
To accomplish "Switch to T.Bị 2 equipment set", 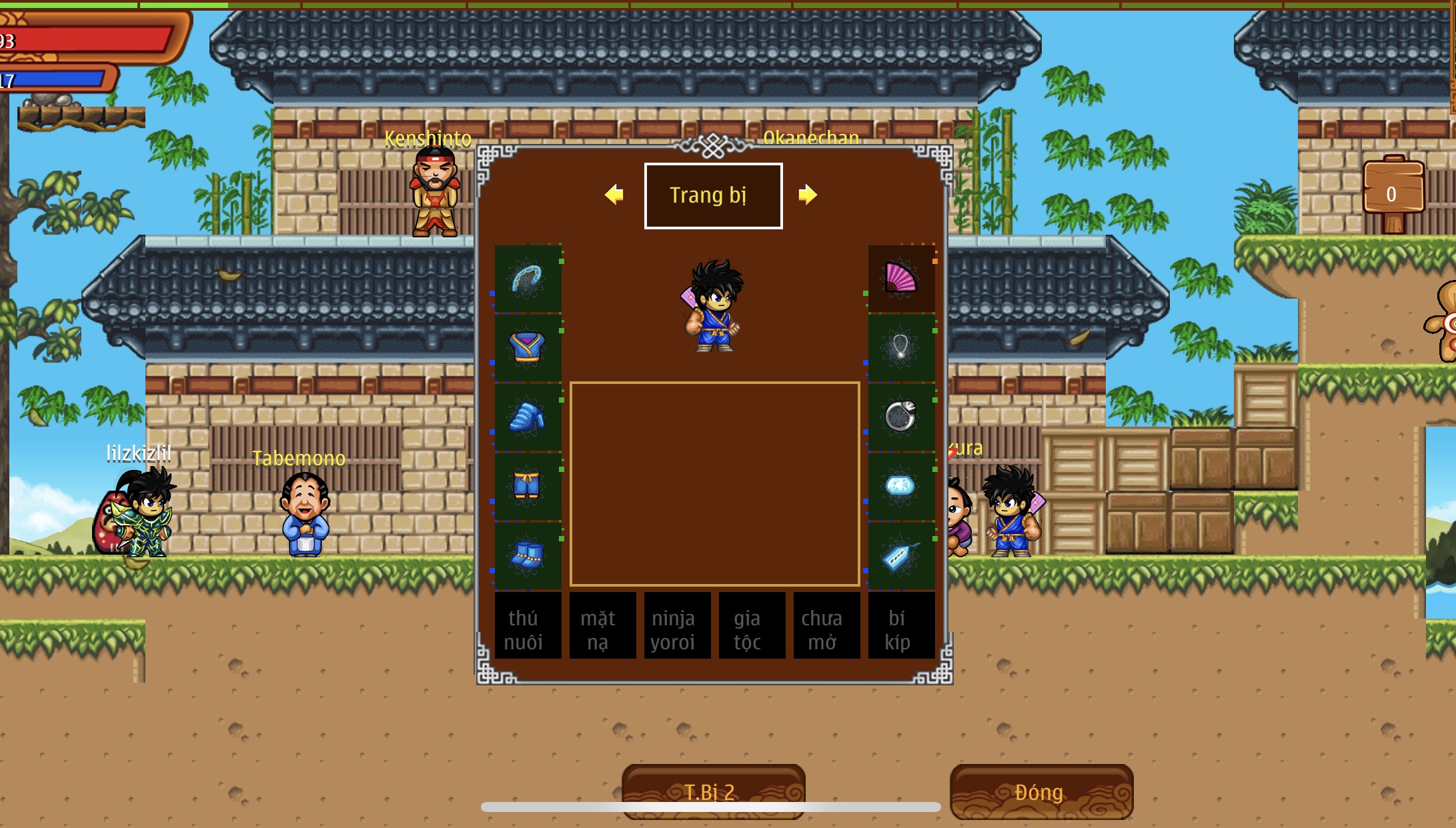I will (713, 791).
